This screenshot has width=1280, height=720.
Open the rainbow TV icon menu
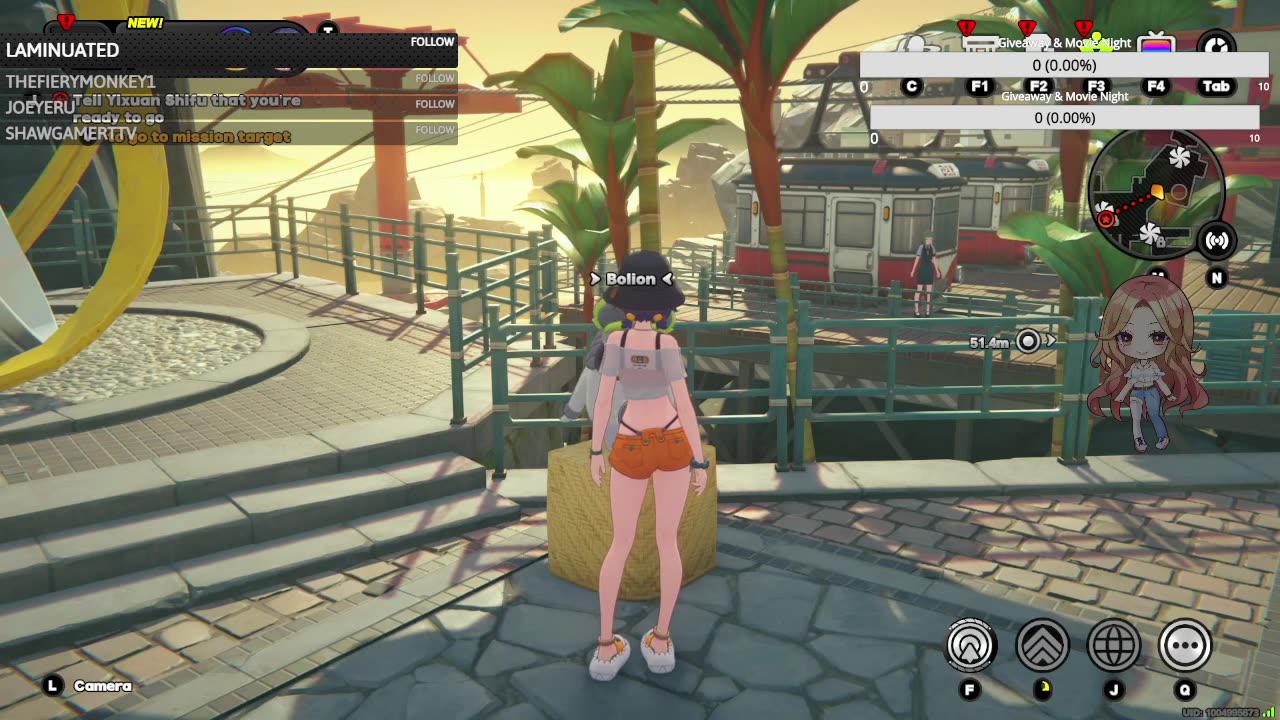[x=1156, y=46]
